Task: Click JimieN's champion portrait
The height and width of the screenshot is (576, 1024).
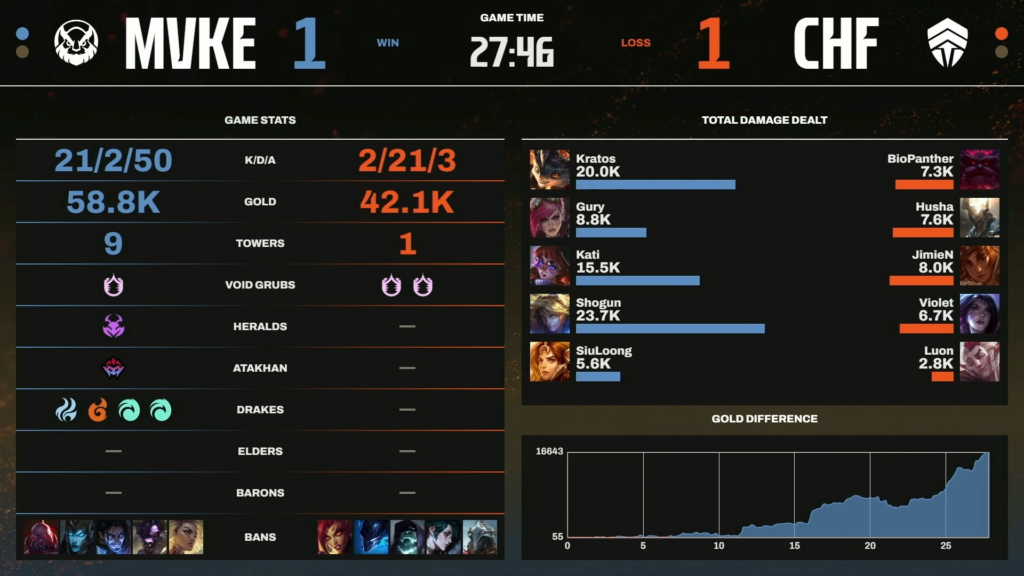Action: pos(979,265)
